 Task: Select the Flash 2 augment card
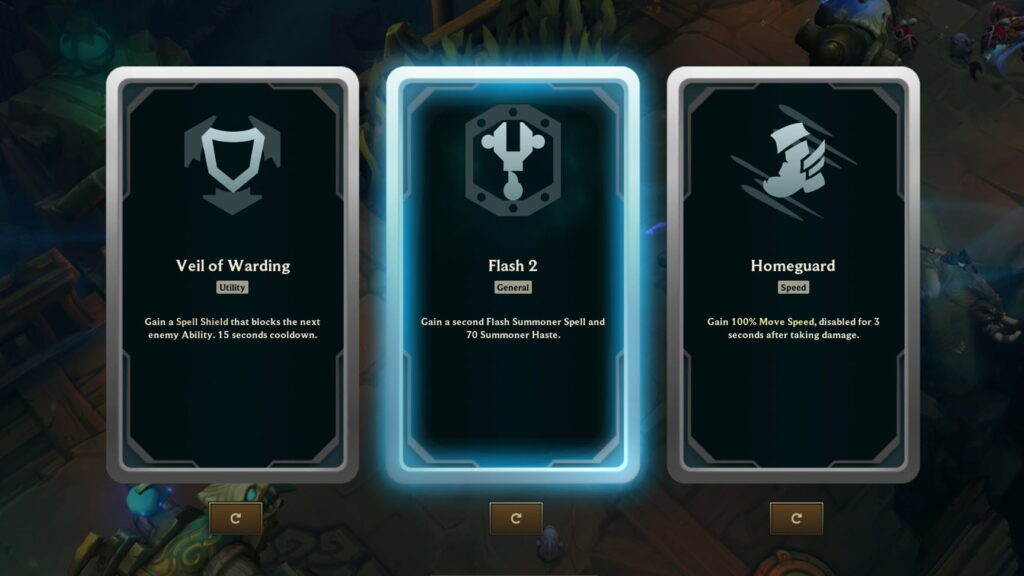point(512,275)
